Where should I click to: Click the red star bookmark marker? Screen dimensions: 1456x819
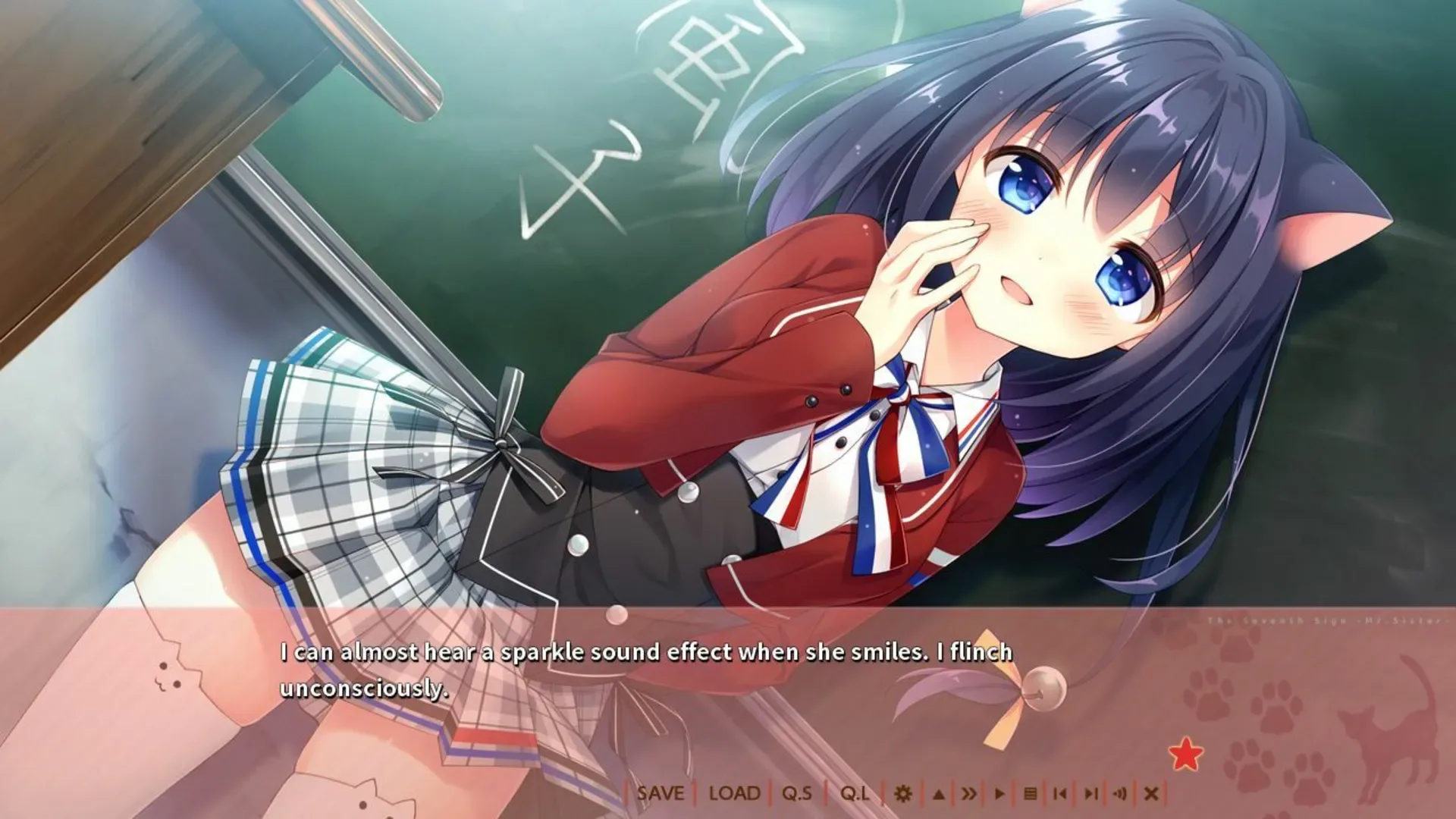(1185, 755)
